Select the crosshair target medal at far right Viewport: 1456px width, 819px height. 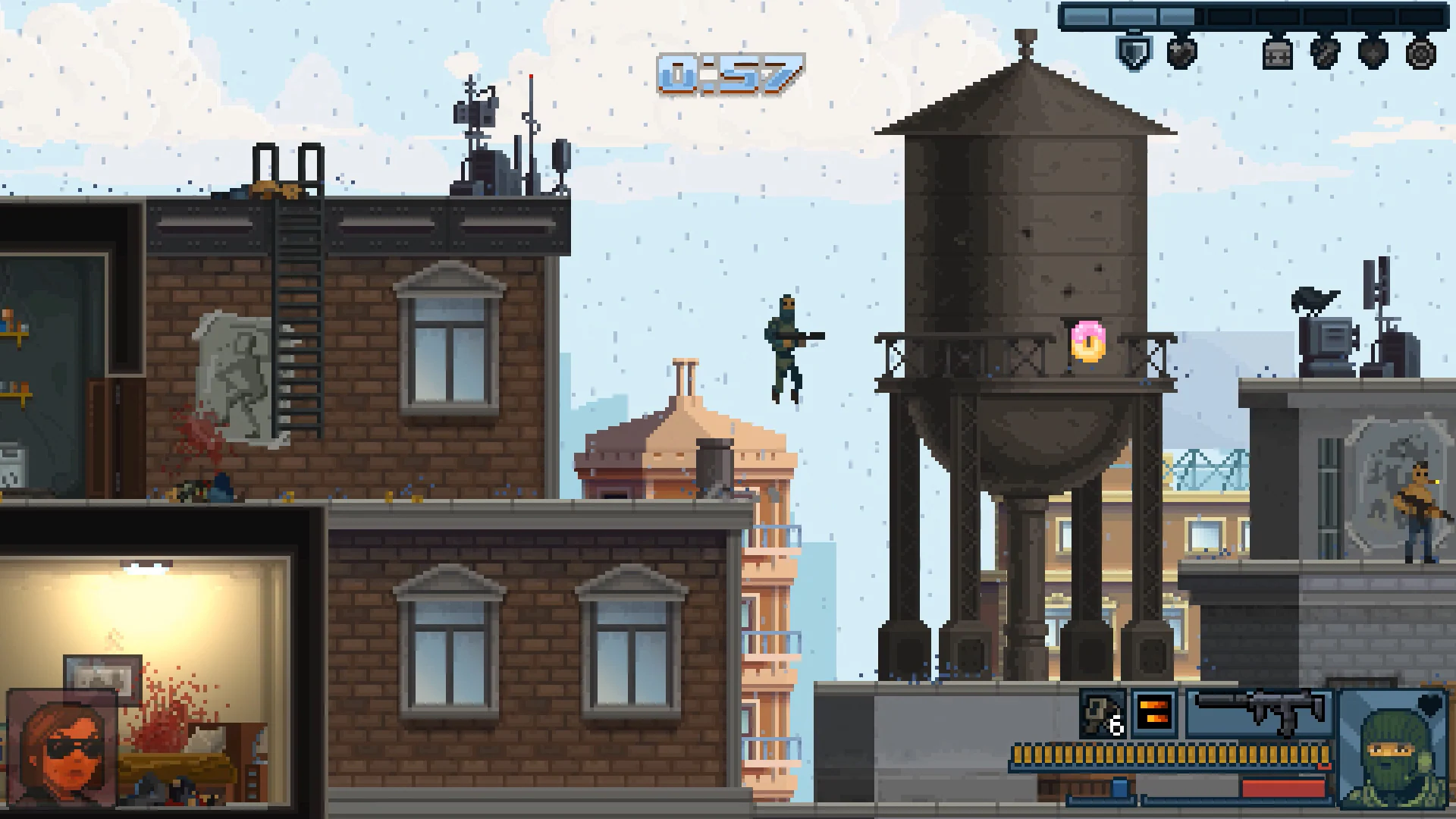pyautogui.click(x=1422, y=55)
